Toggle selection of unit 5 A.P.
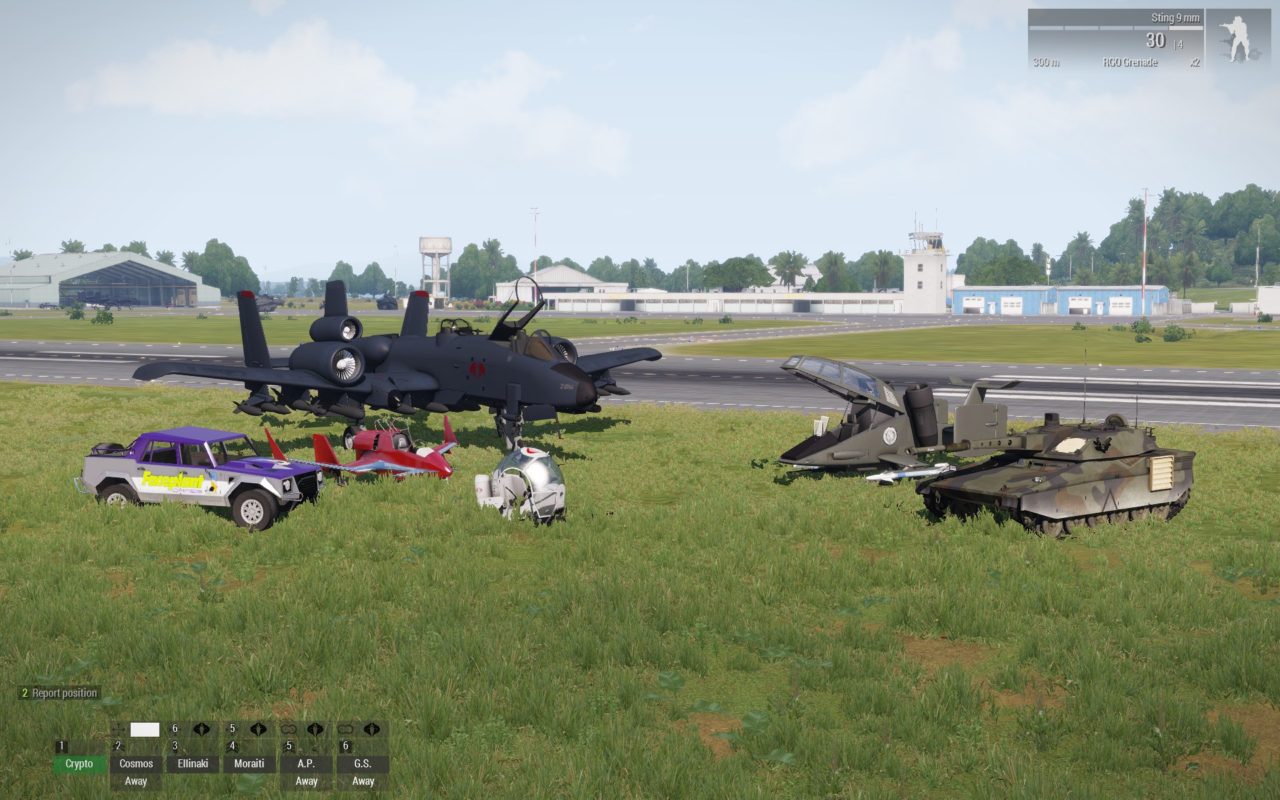Viewport: 1280px width, 800px height. click(x=307, y=763)
